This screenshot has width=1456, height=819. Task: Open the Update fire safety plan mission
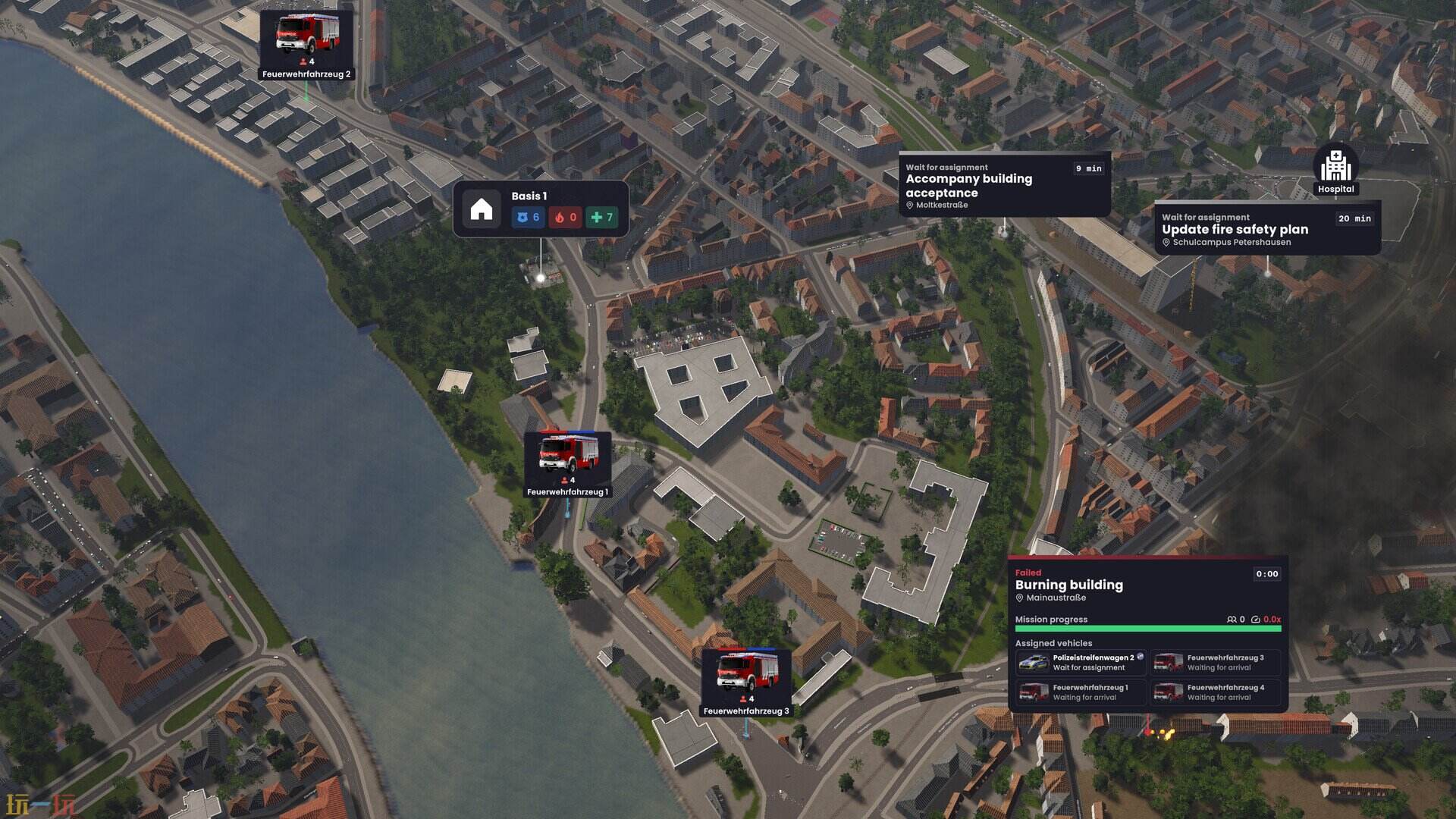click(x=1266, y=228)
